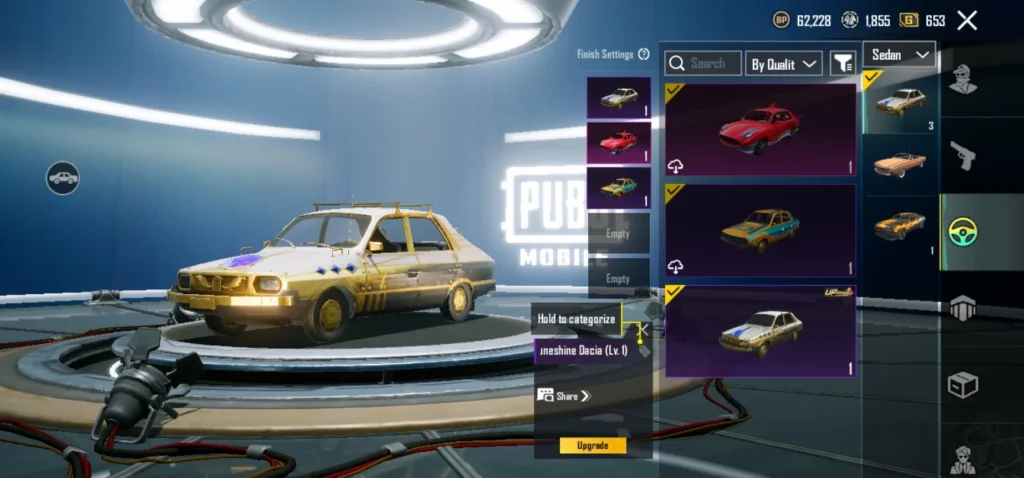
Task: Open the box crate category tab
Action: [x=963, y=385]
